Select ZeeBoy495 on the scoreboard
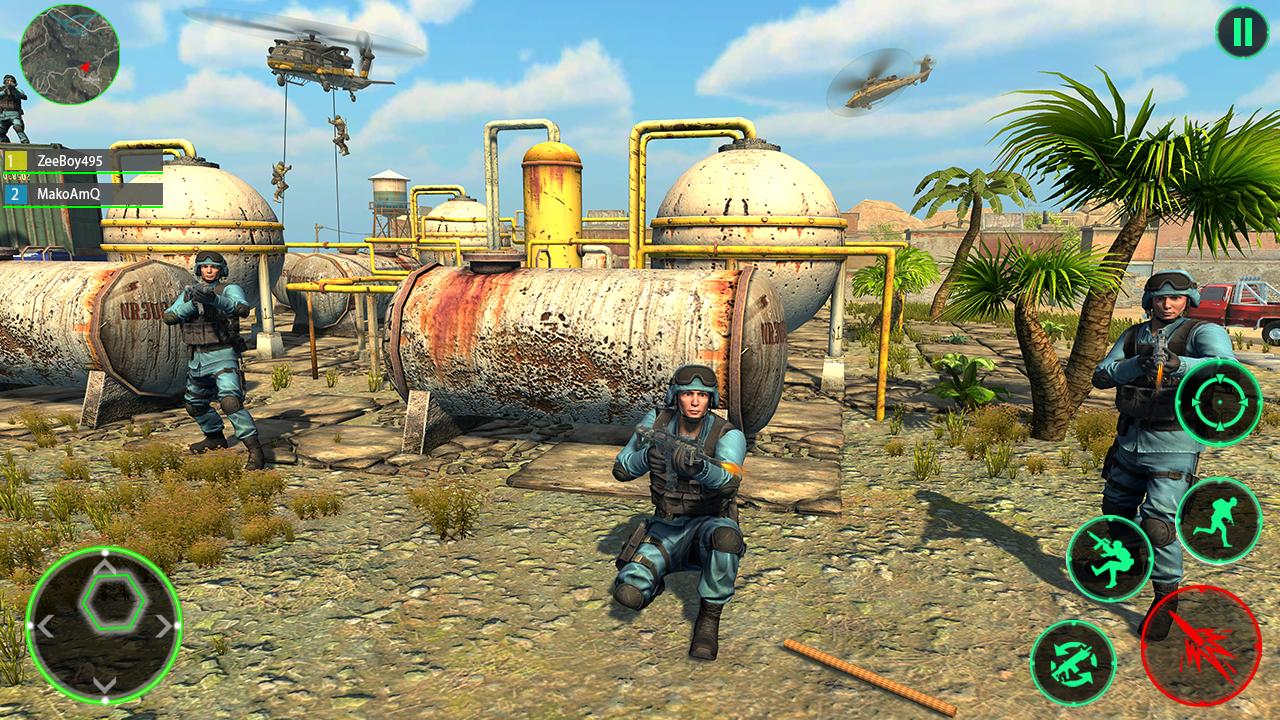Image resolution: width=1280 pixels, height=720 pixels. click(x=70, y=161)
